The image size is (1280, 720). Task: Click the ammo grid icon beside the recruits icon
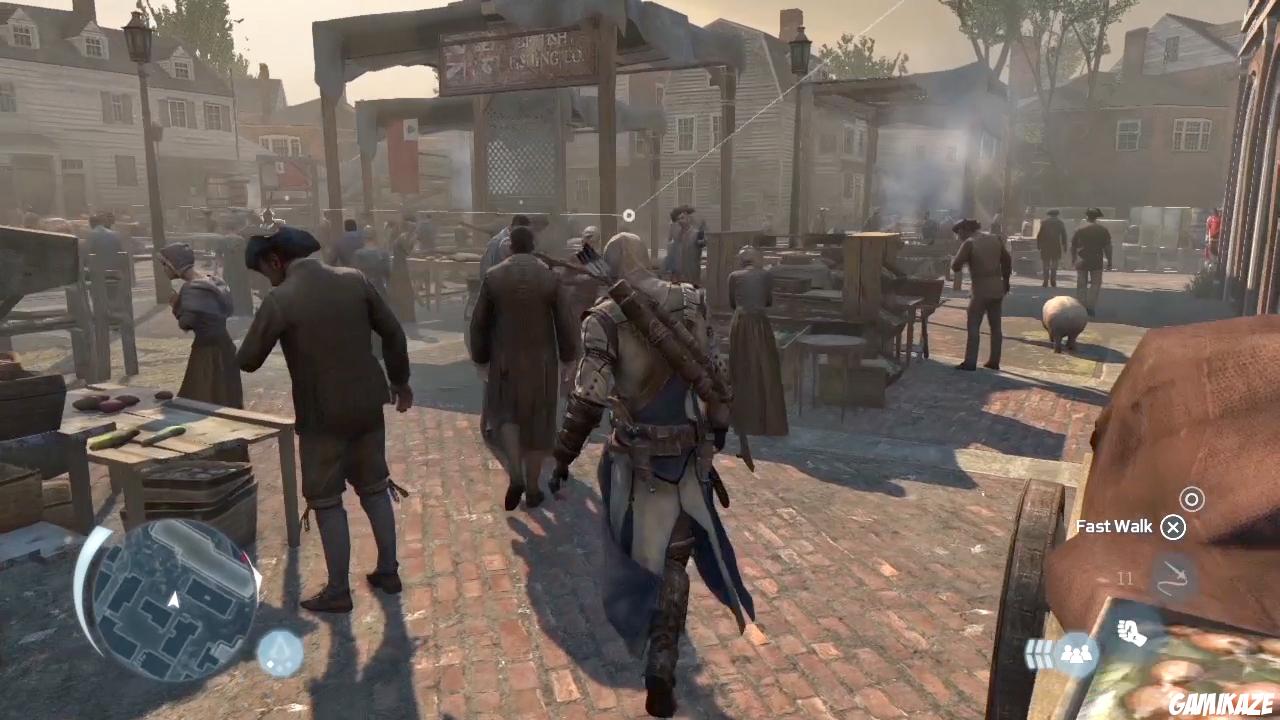coord(1040,651)
